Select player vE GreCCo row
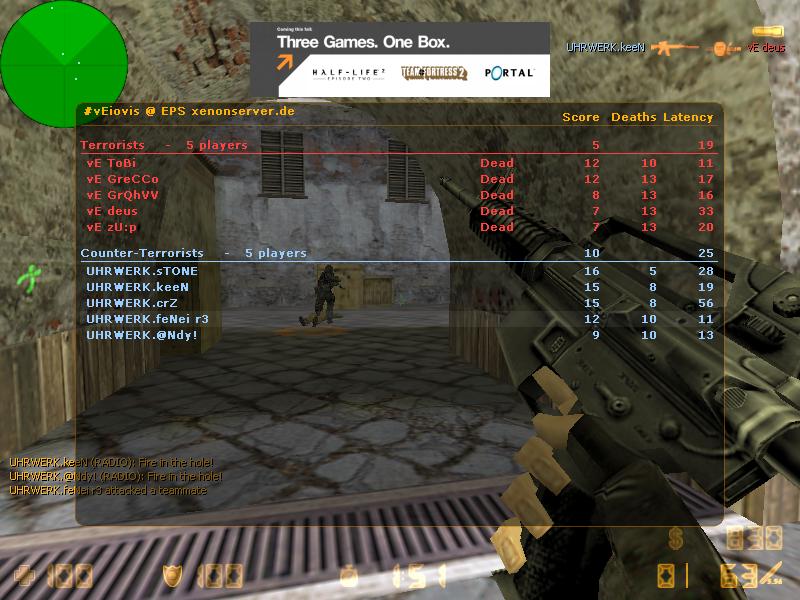 click(x=122, y=179)
